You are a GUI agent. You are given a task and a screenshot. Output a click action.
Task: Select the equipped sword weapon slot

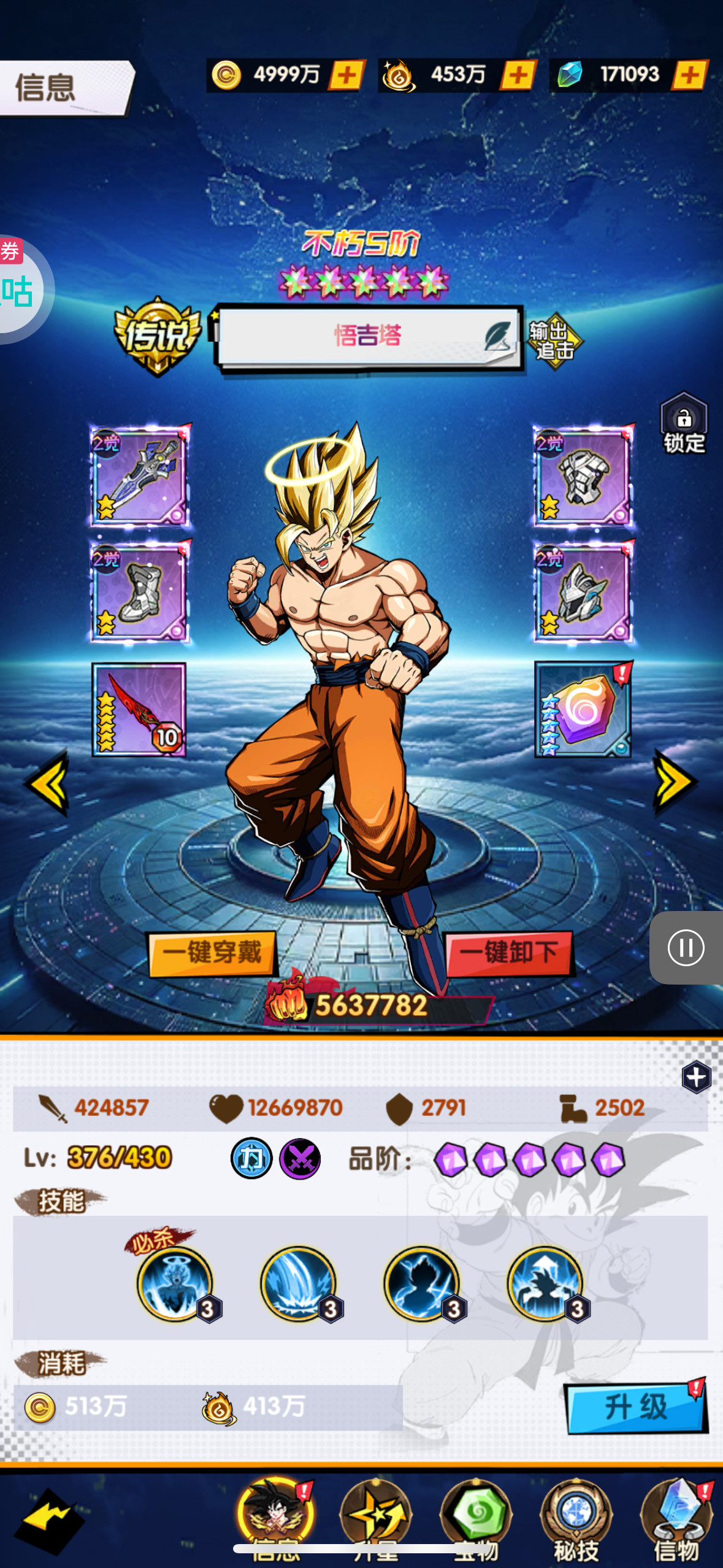140,476
